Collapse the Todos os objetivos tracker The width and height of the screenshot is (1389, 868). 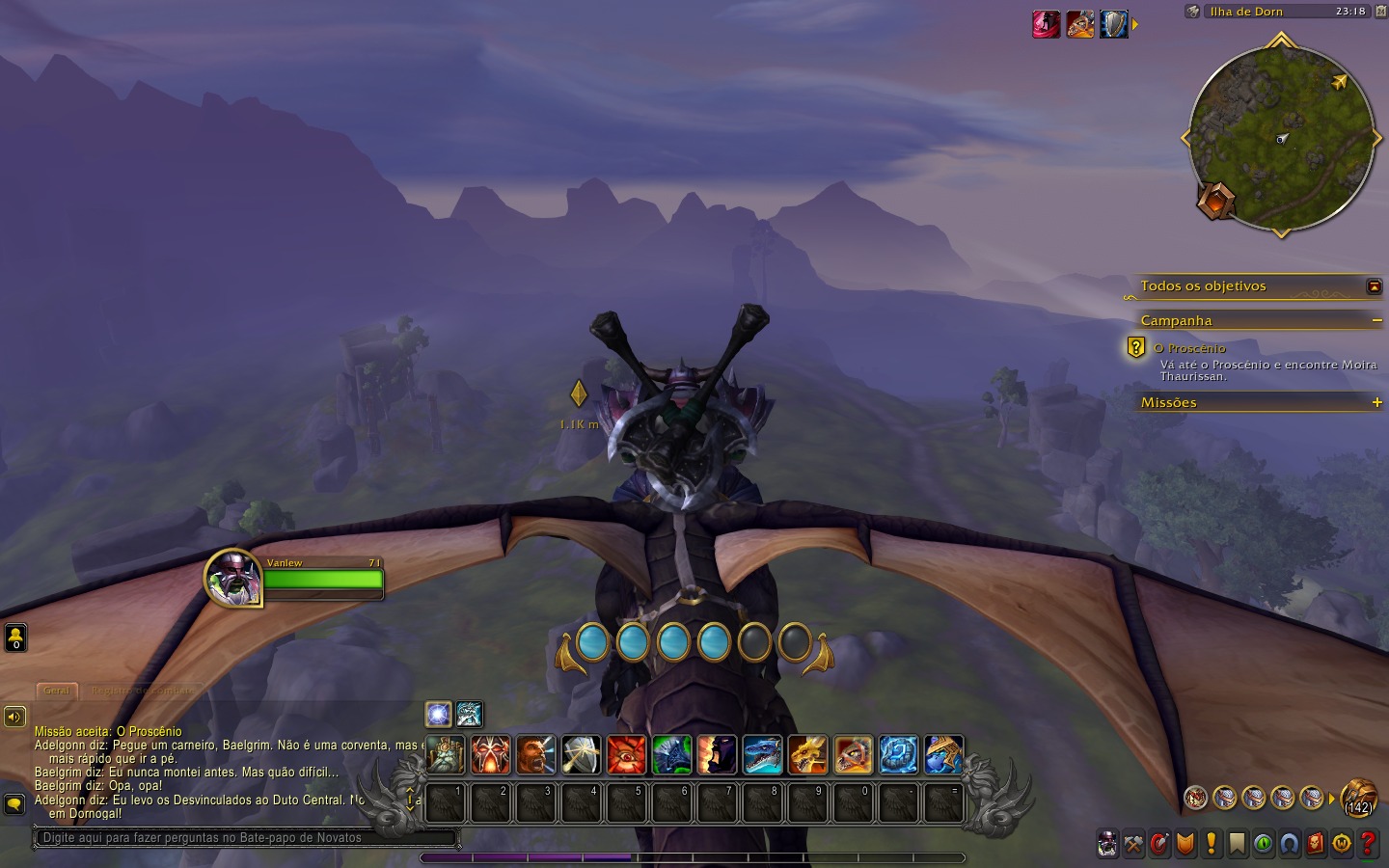1374,286
